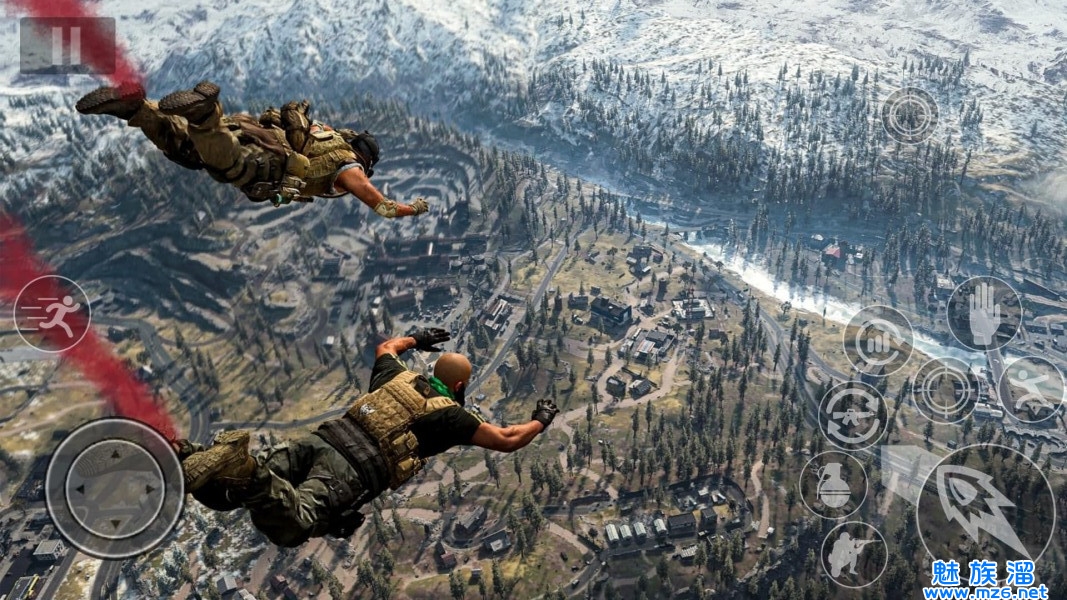Tap the ammo bullets reload button
The height and width of the screenshot is (600, 1067).
[877, 340]
